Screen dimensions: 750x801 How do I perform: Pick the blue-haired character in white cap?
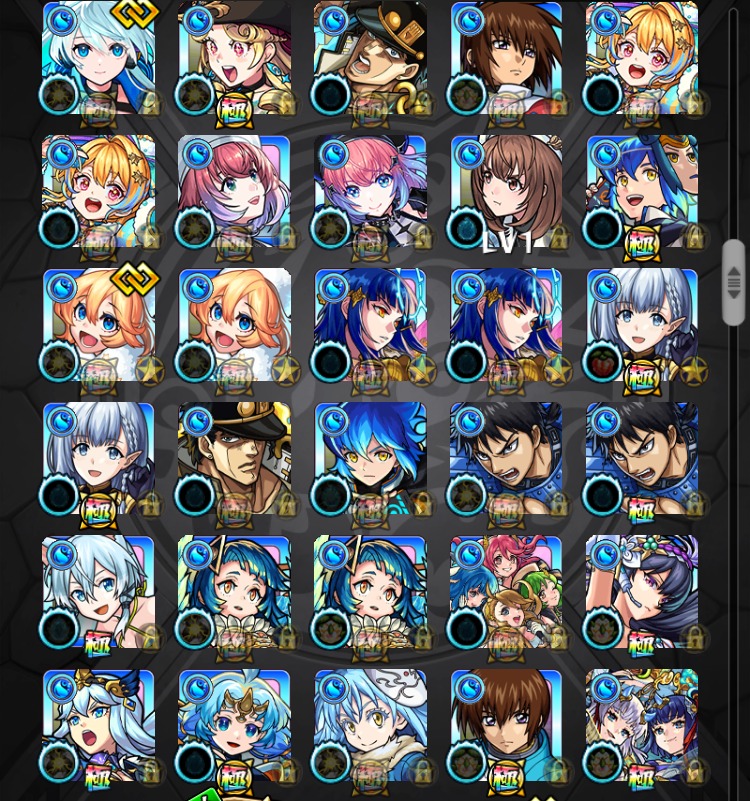[370, 726]
